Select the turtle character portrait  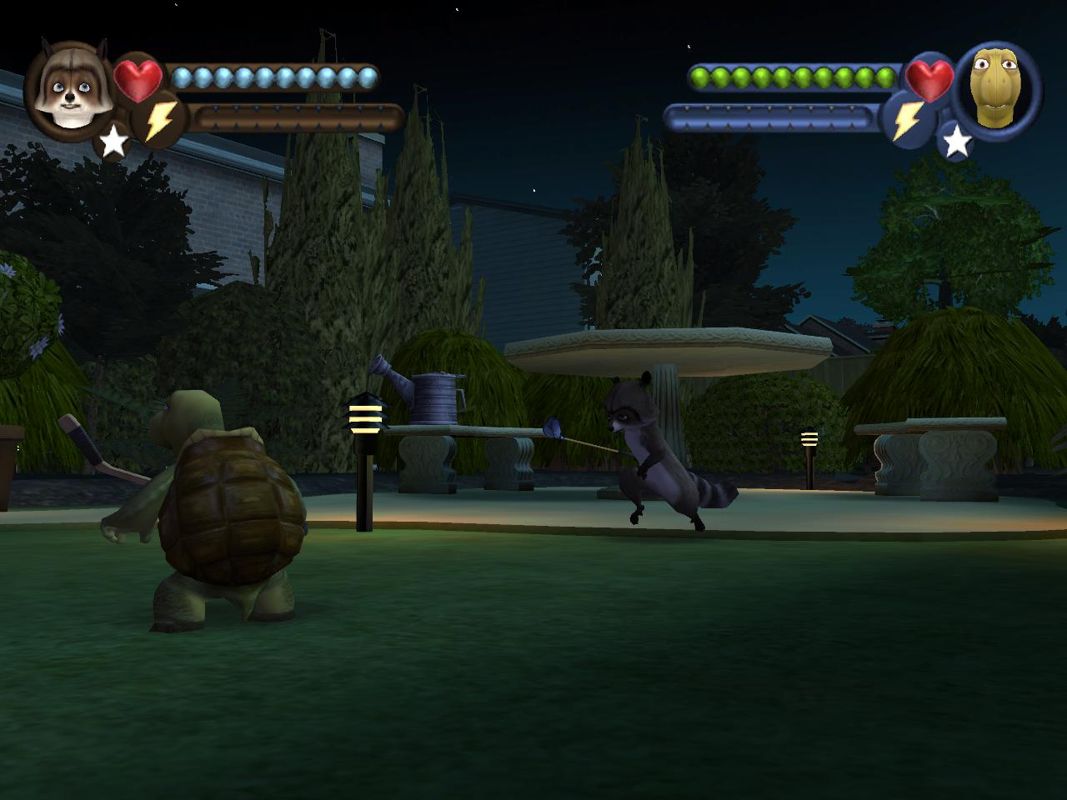pos(996,90)
